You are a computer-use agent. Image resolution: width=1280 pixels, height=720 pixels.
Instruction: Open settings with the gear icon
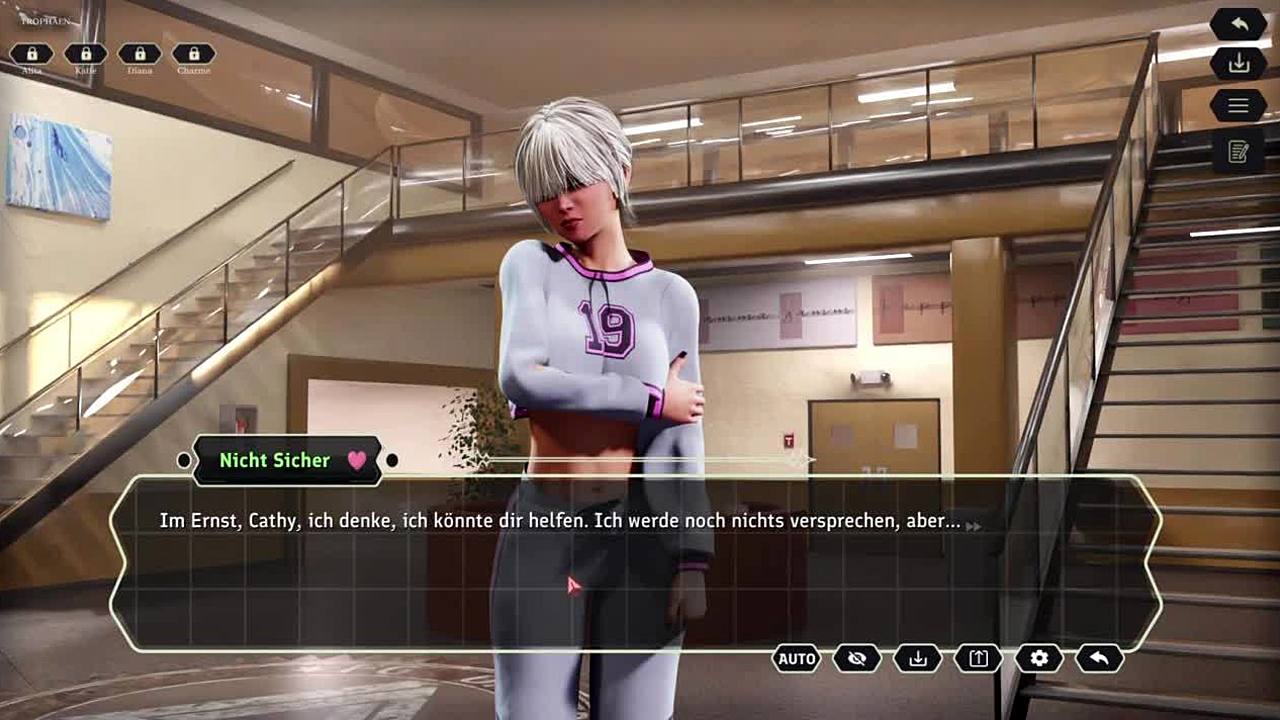point(1039,658)
